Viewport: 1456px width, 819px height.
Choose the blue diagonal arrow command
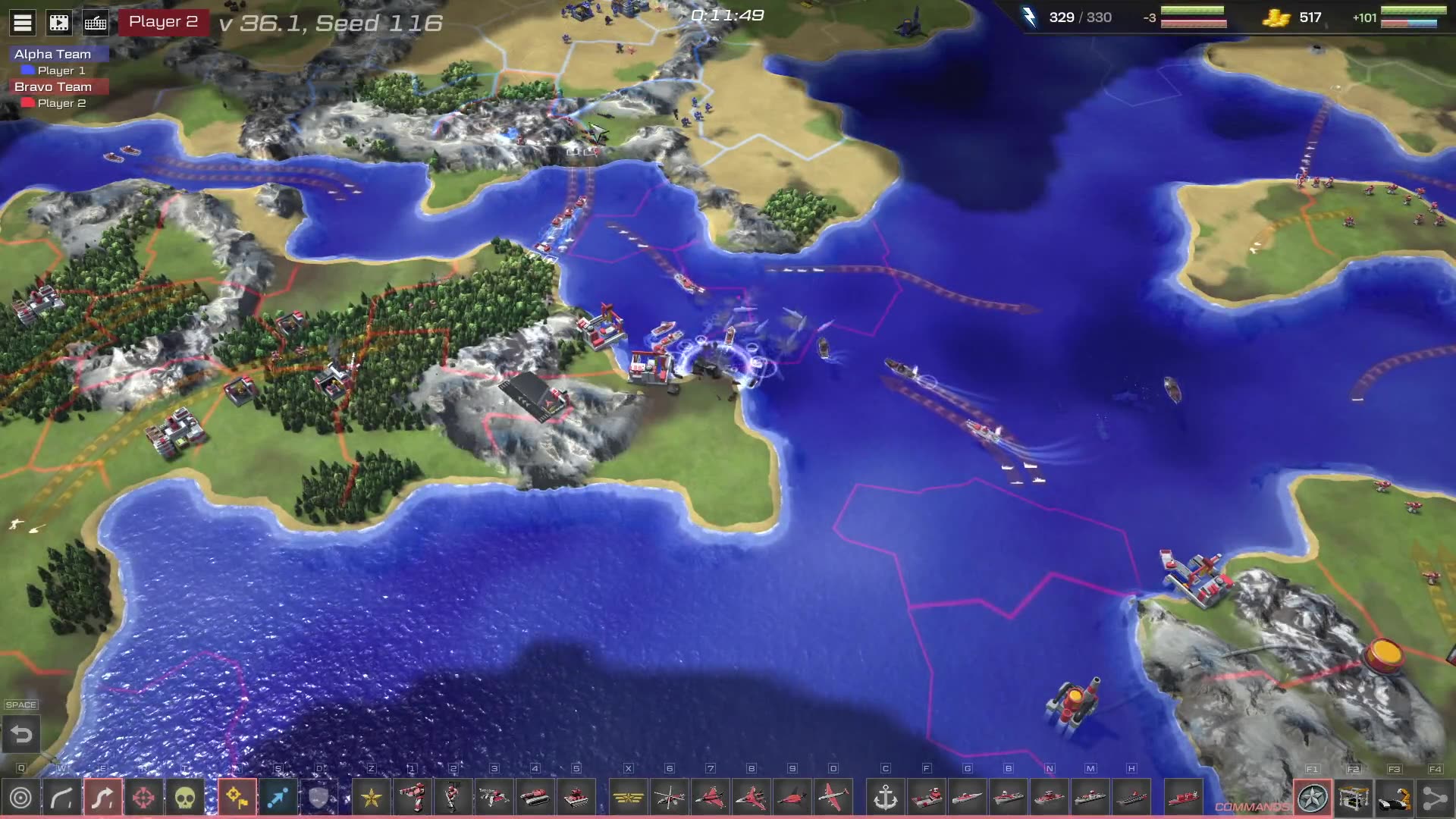pos(278,798)
